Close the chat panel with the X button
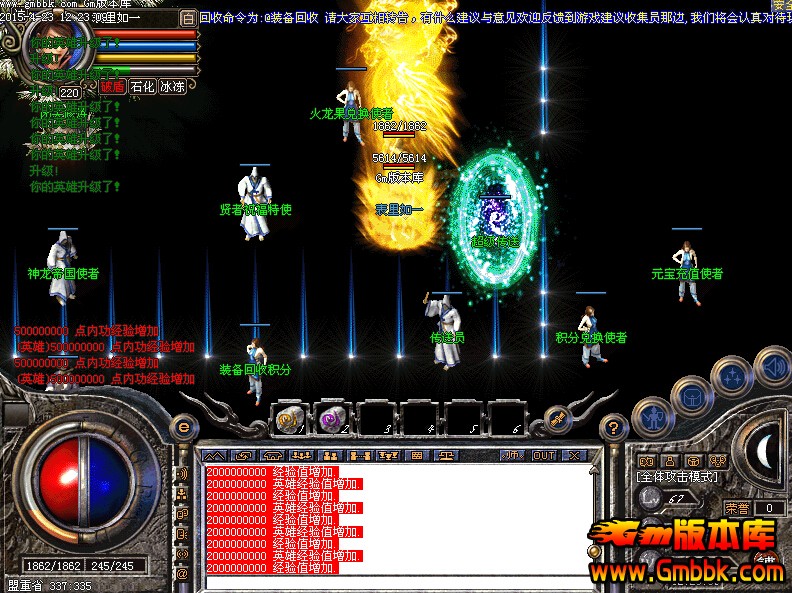This screenshot has height=593, width=792. coord(573,455)
